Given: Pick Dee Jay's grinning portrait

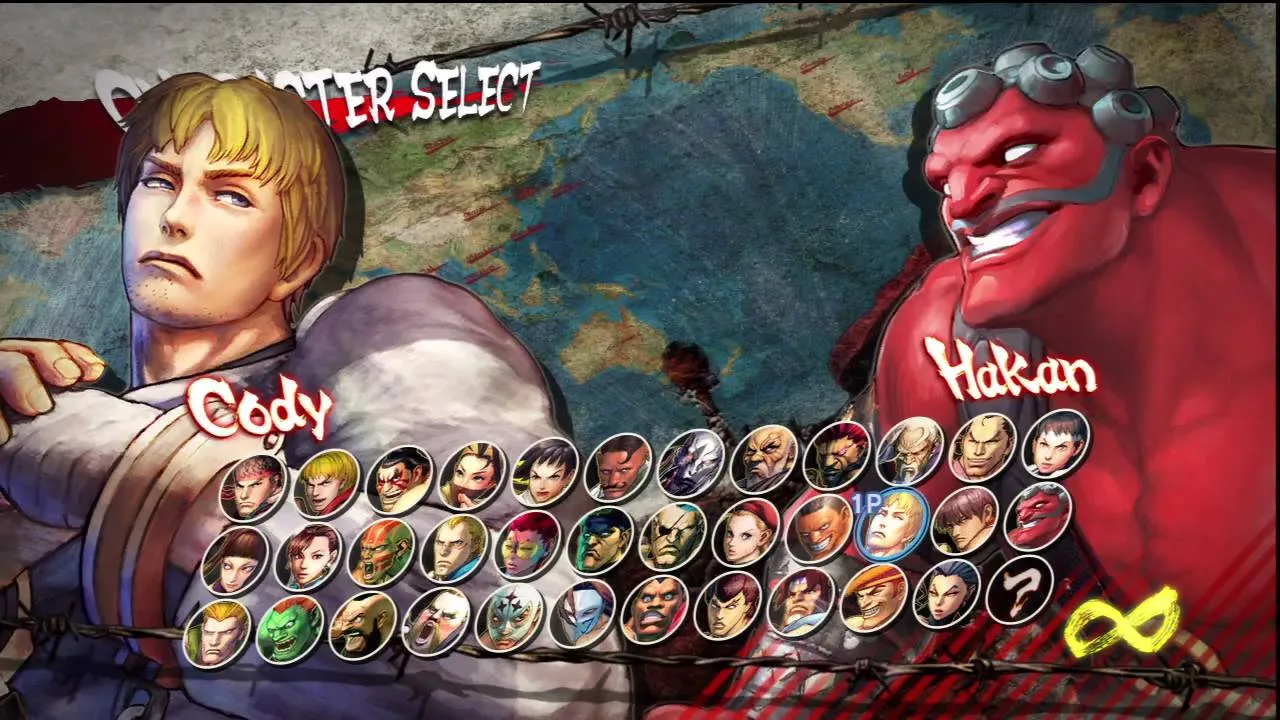Looking at the screenshot, I should click(820, 527).
